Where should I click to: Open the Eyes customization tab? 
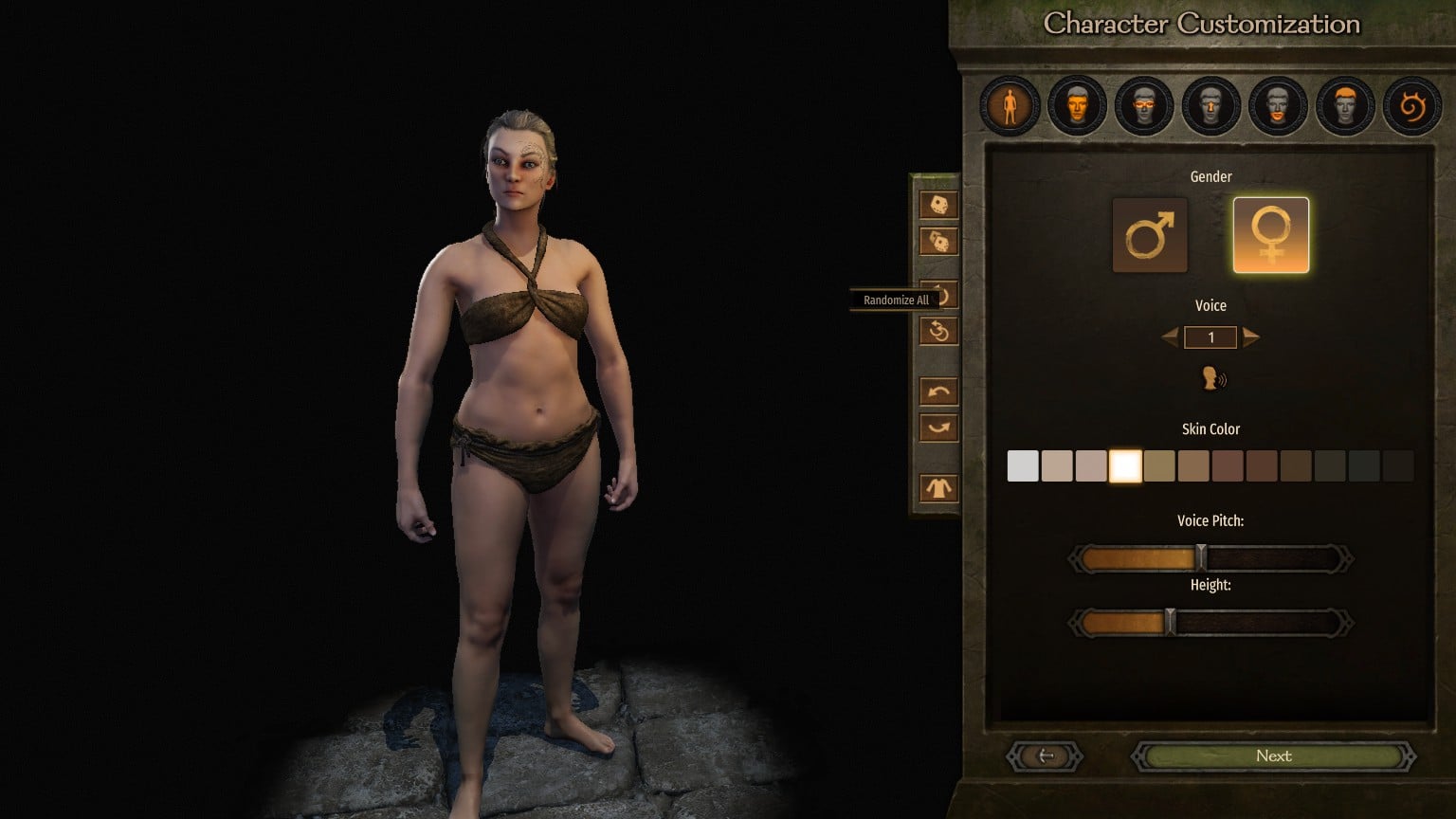click(x=1144, y=105)
